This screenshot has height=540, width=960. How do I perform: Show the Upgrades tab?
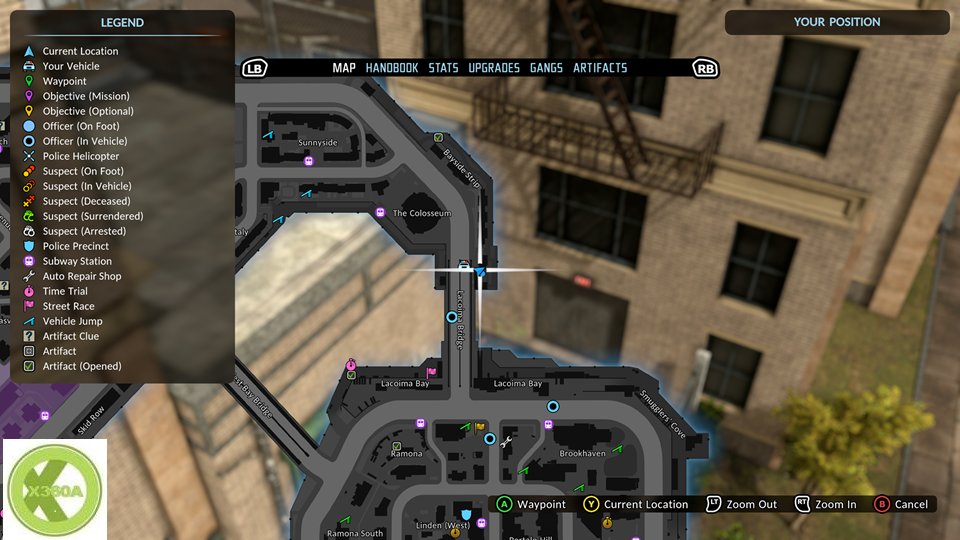click(494, 68)
